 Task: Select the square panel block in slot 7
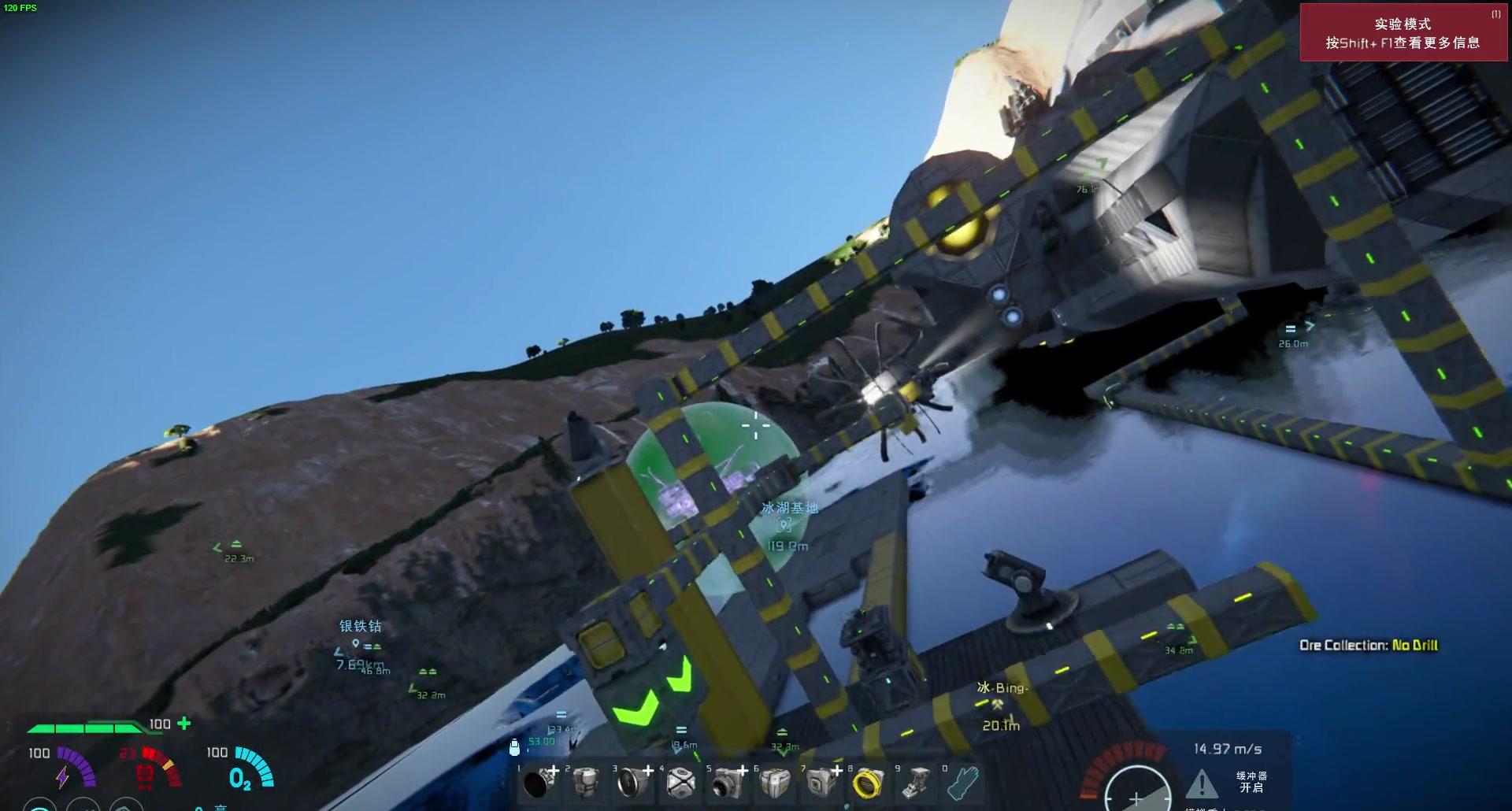pos(821,783)
